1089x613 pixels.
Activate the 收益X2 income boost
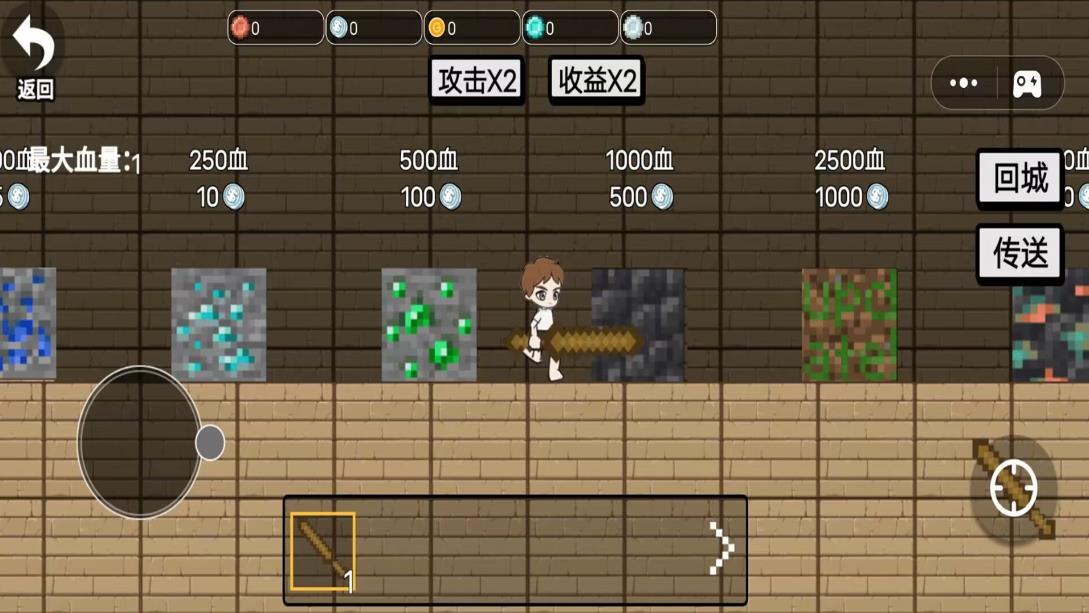tap(596, 81)
